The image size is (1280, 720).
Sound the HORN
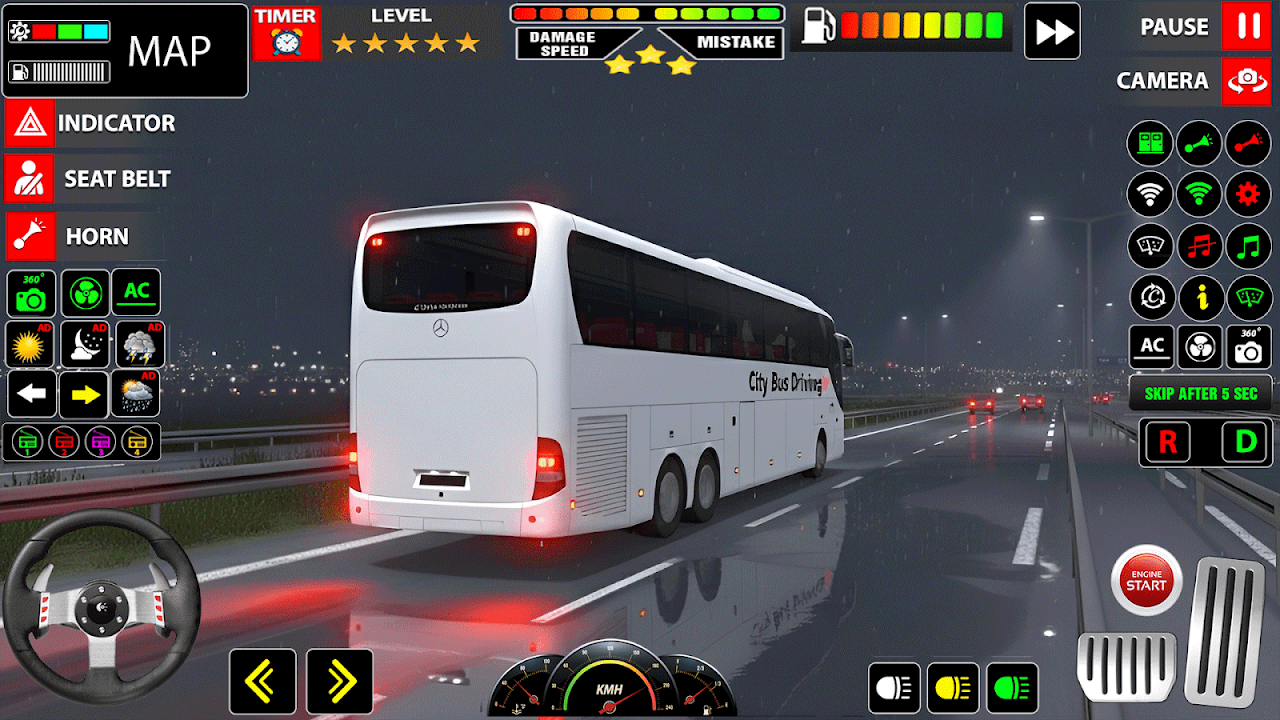(29, 237)
